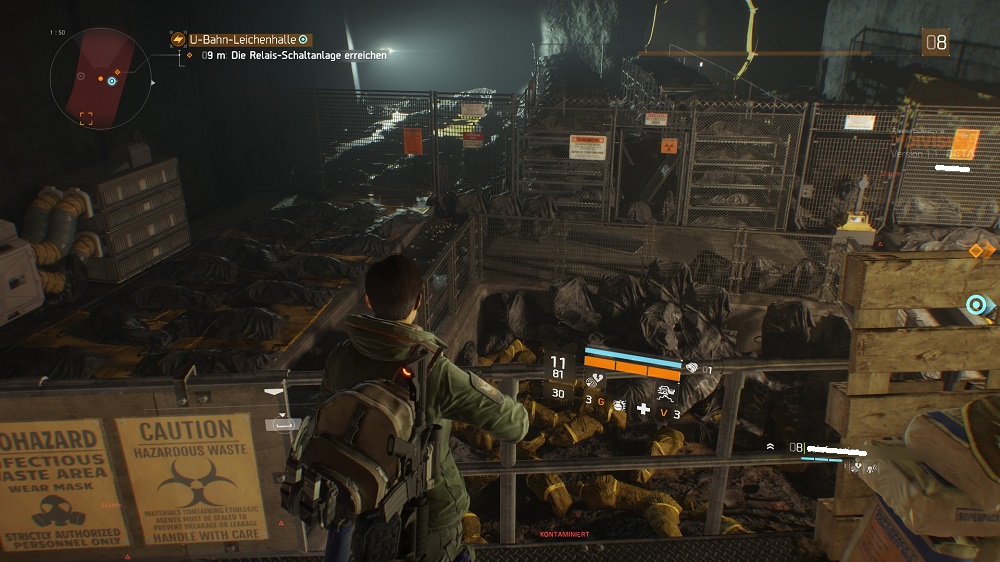Use the medkit plus icon

[643, 410]
